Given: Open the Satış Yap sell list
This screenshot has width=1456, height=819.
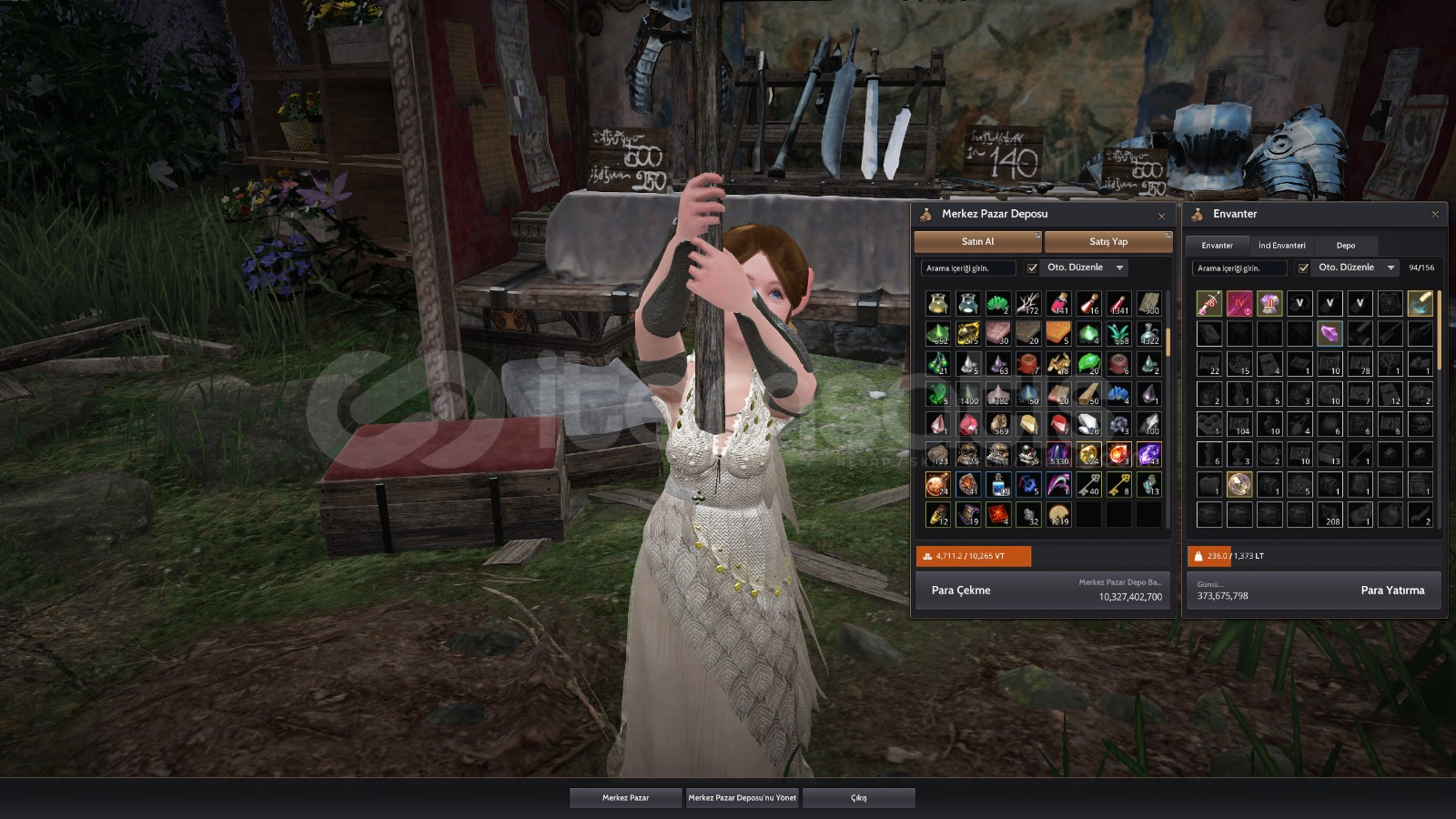Looking at the screenshot, I should point(1107,242).
